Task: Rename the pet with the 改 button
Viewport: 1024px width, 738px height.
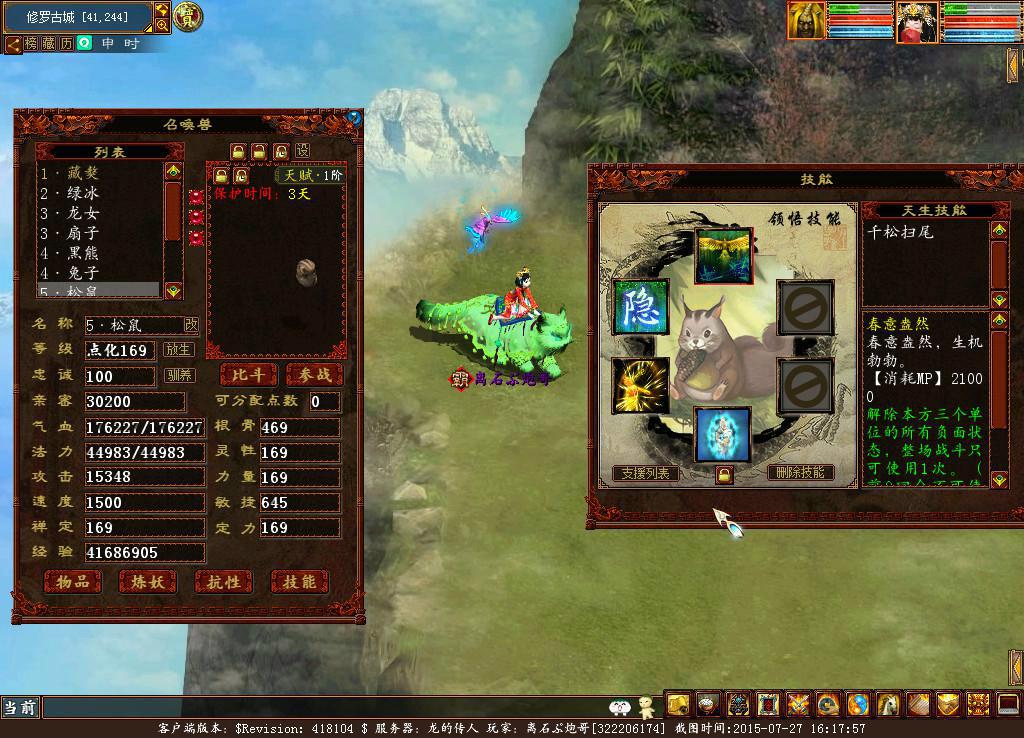Action: (191, 325)
